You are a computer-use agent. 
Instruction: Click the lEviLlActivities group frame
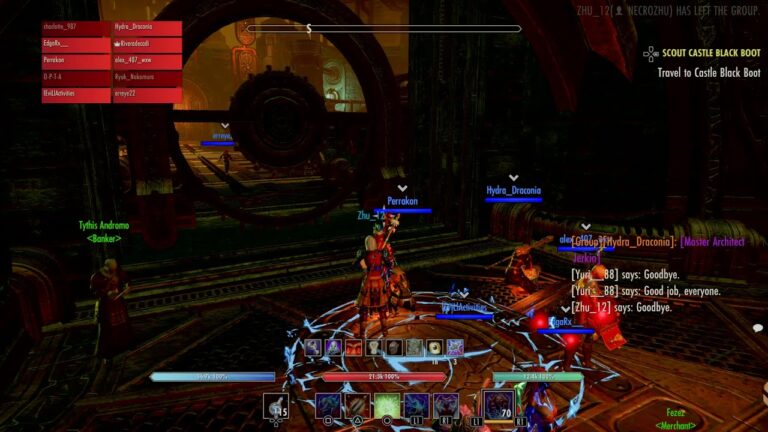pos(76,95)
